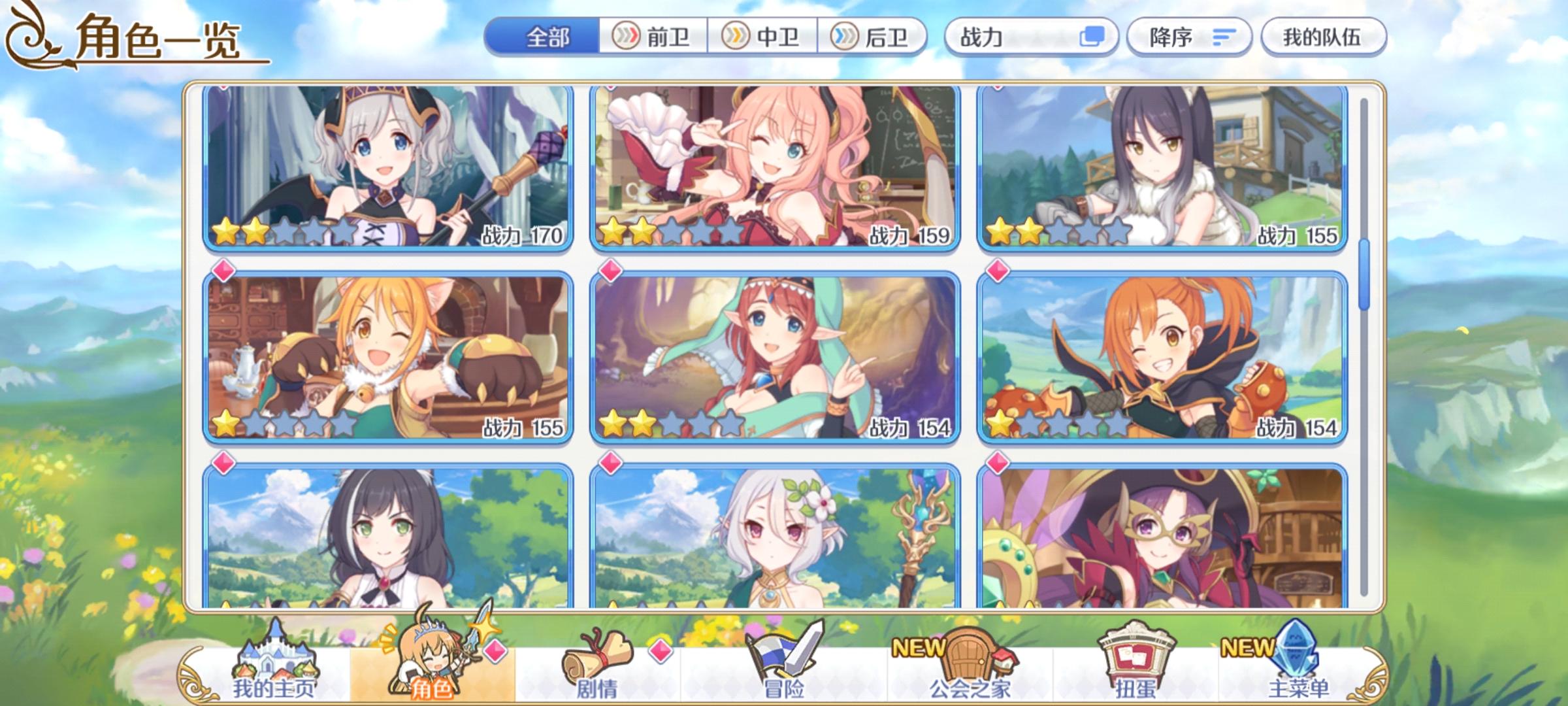Open the sort direction options next to 降序

1224,38
